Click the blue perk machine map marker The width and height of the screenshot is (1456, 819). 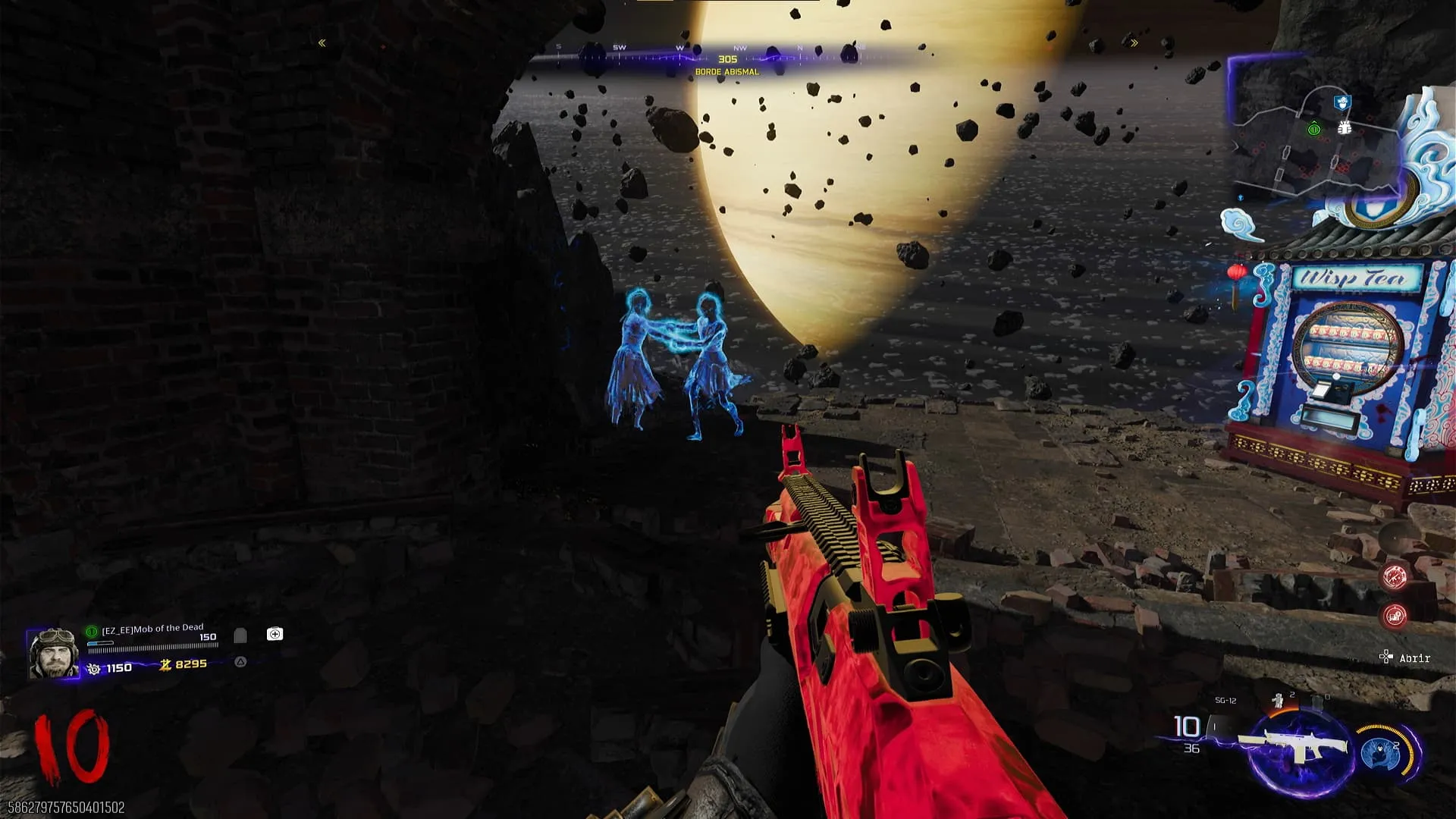click(1341, 101)
